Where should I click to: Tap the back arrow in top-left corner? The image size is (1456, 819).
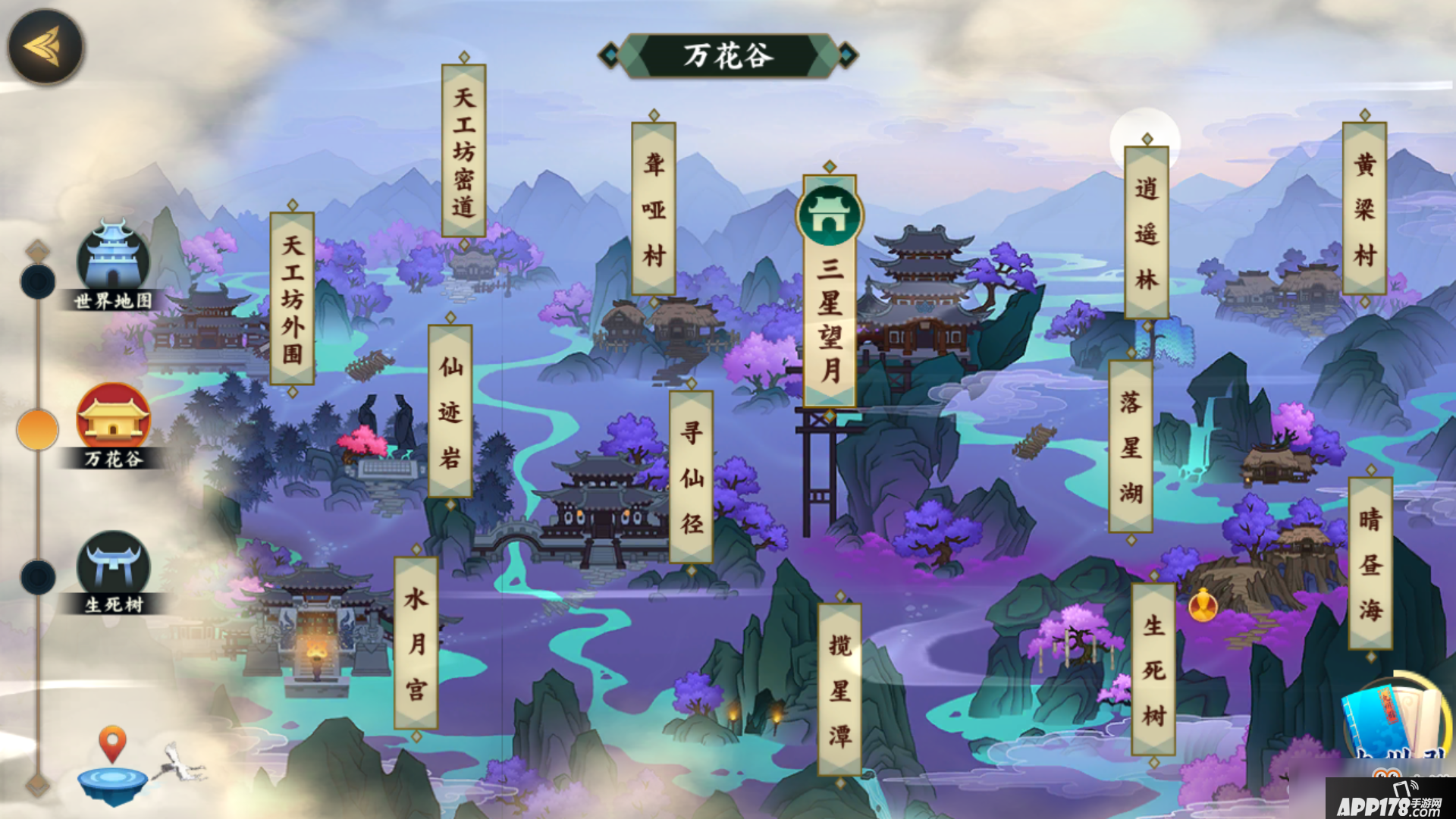[45, 45]
